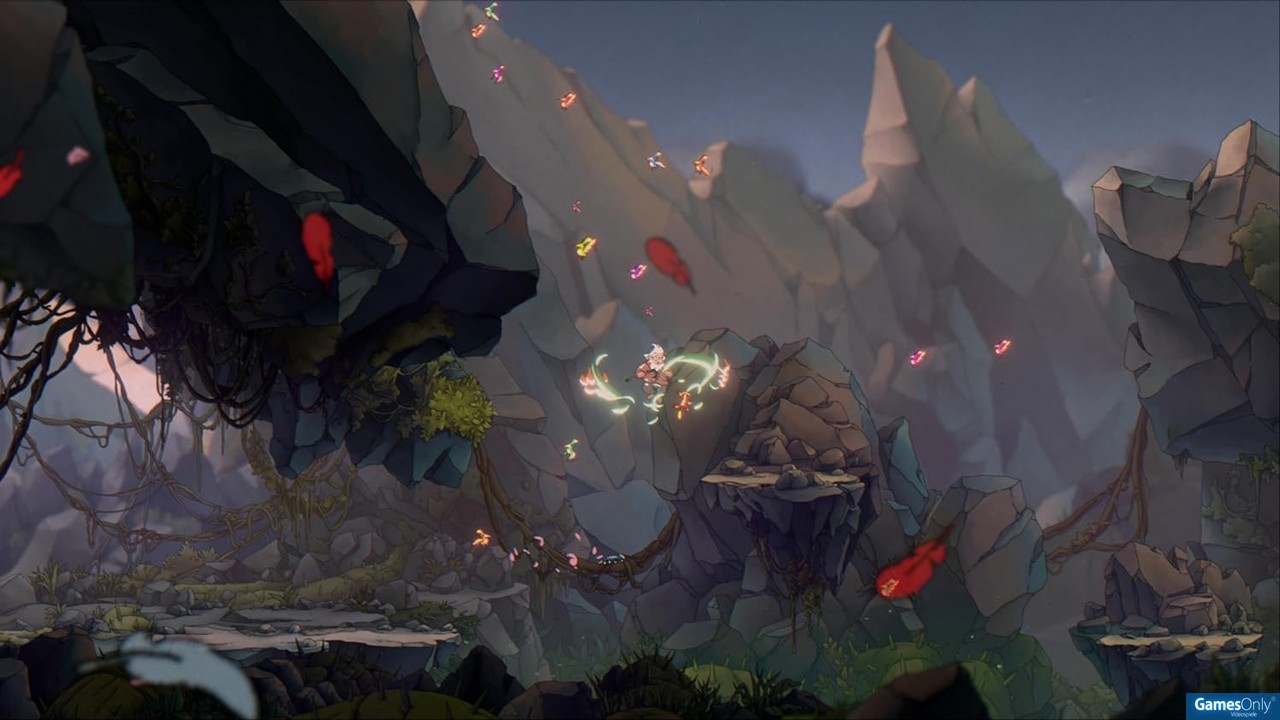Screen dimensions: 1280x720
Task: Click the GamesOnly store logo watermark
Action: click(1232, 706)
